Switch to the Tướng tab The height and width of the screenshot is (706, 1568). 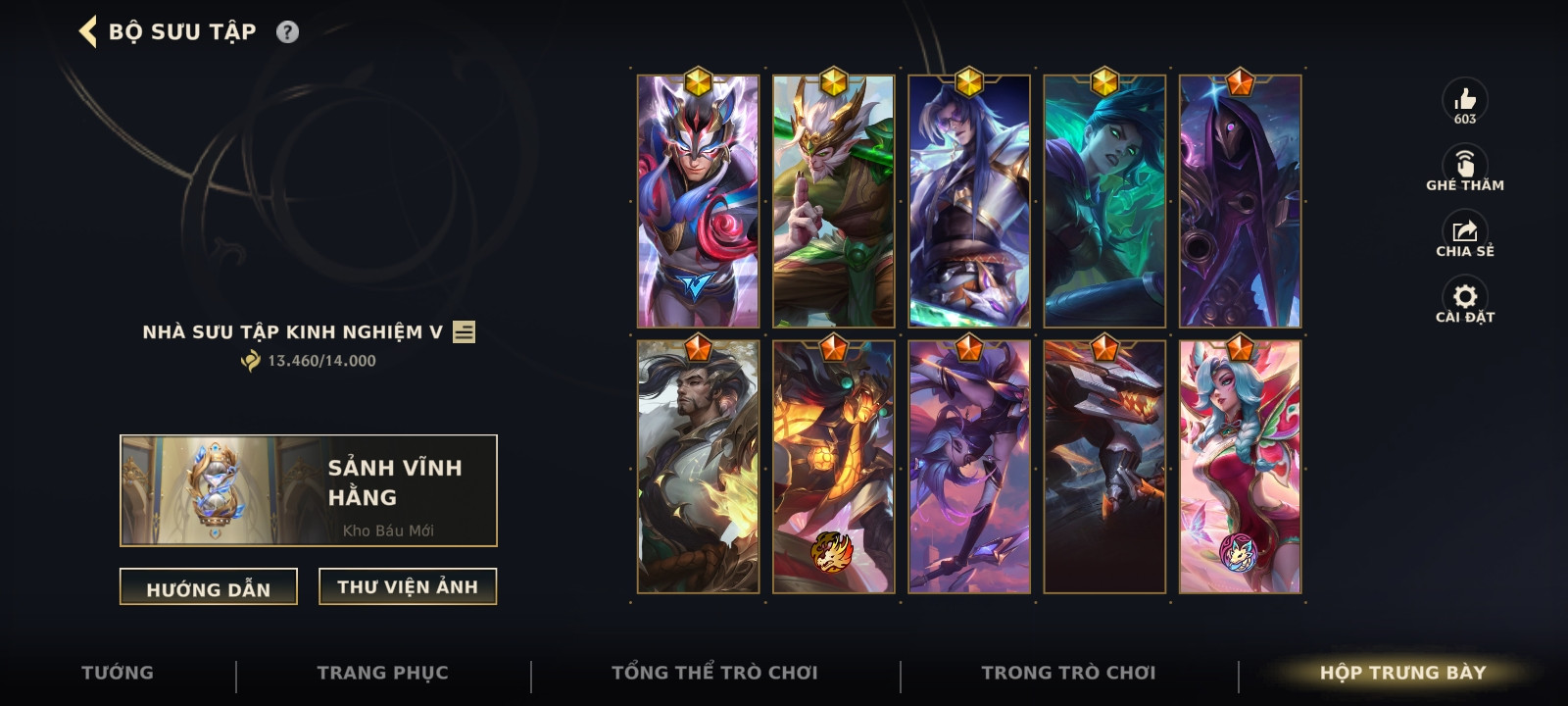tap(118, 673)
